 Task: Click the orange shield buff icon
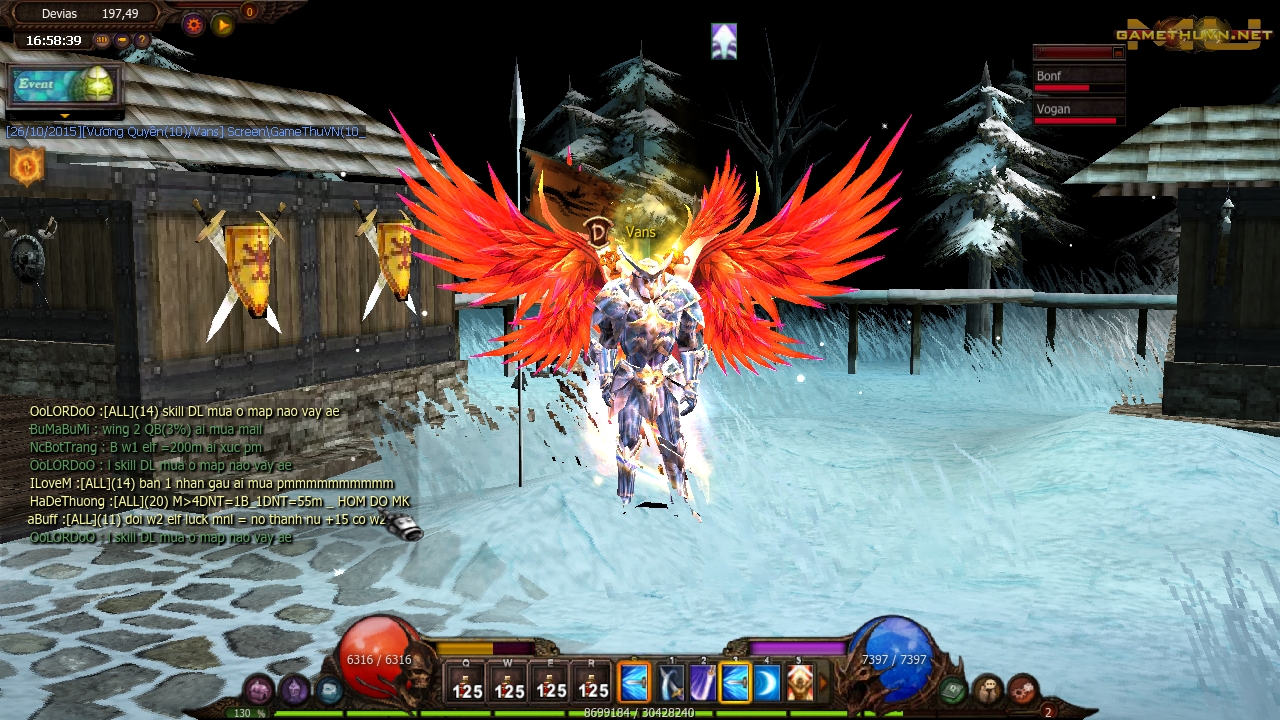(x=27, y=166)
